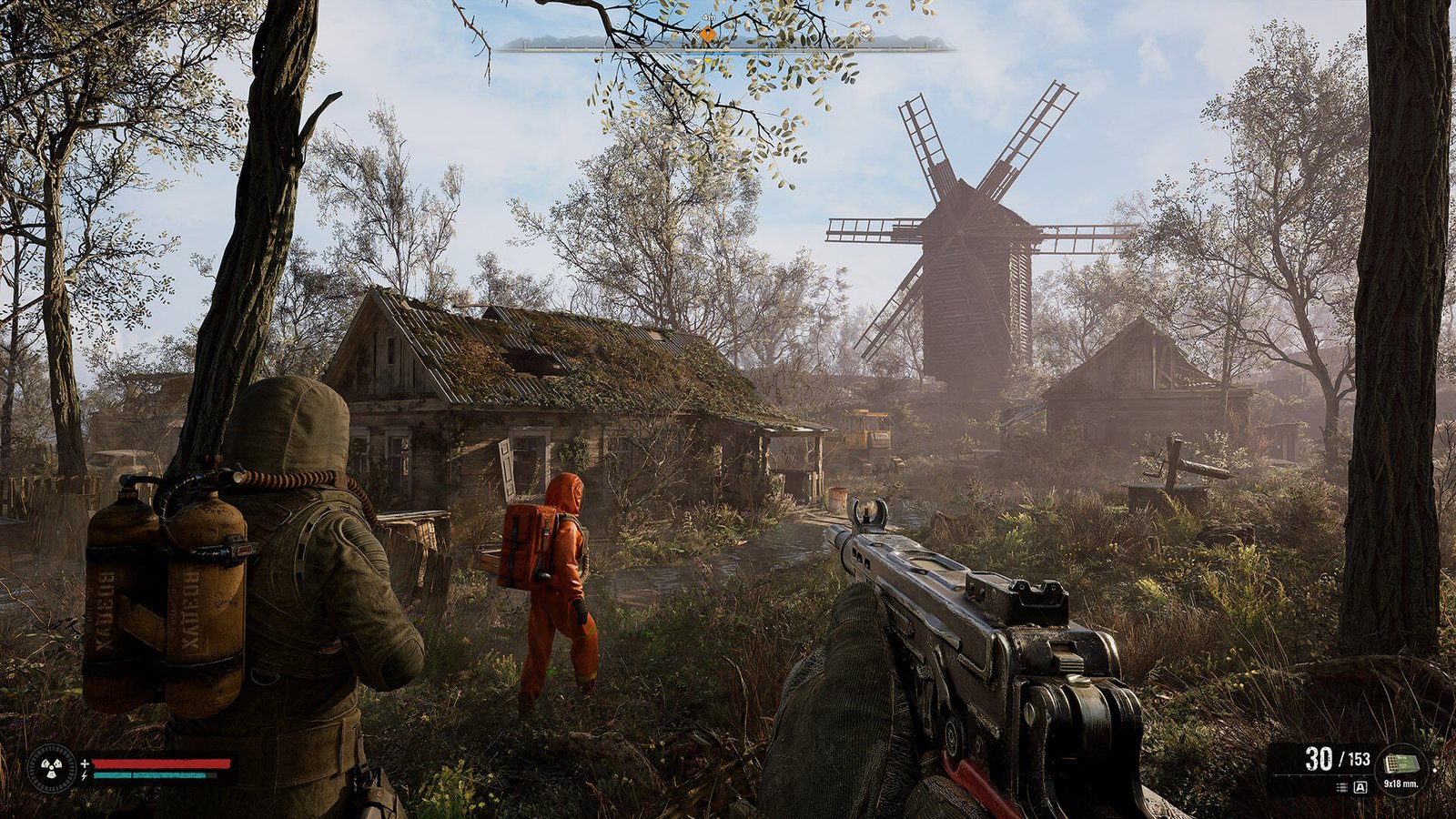Select the ammo counter reading 30 / 153

coord(1338,759)
